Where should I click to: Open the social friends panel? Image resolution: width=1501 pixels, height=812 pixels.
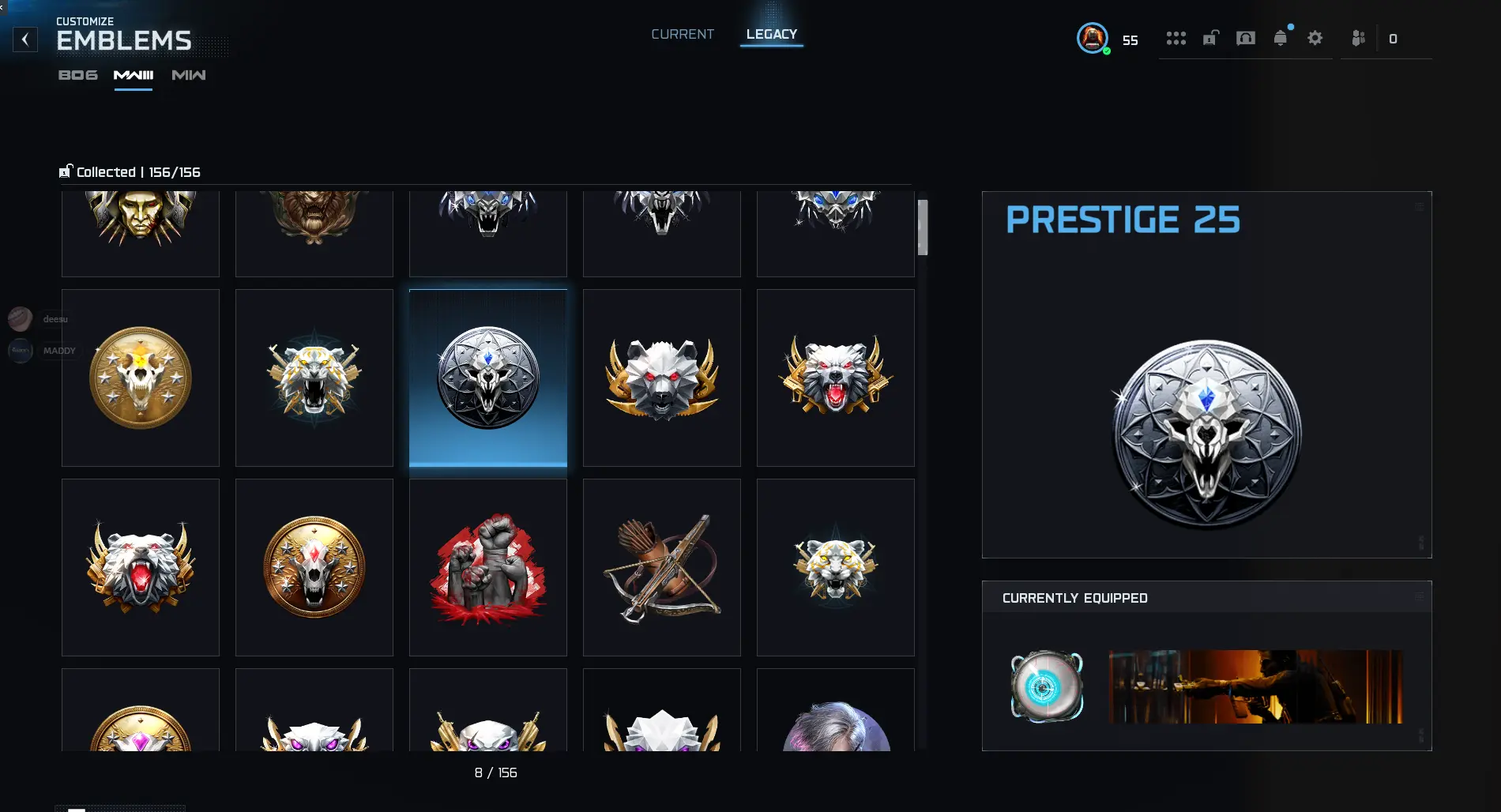1357,38
